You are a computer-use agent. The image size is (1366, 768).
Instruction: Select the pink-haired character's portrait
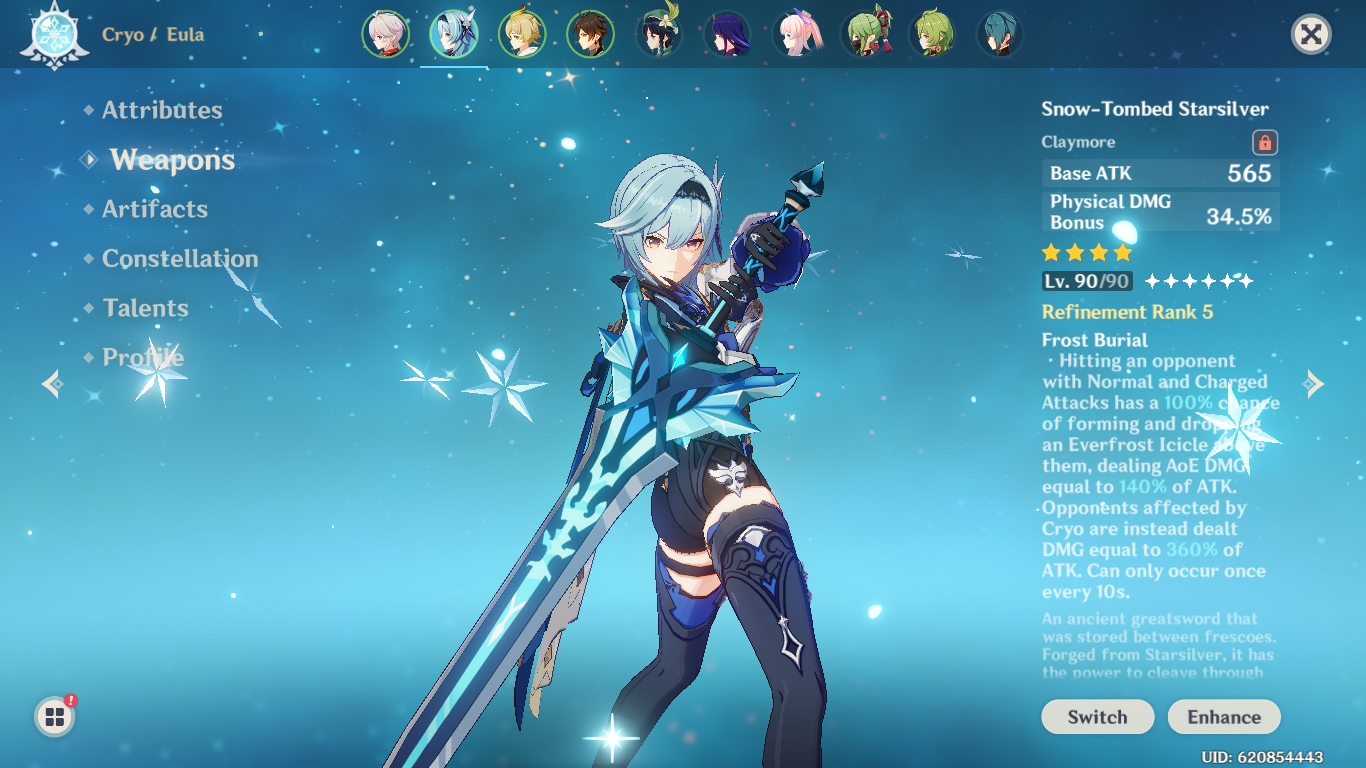(796, 32)
